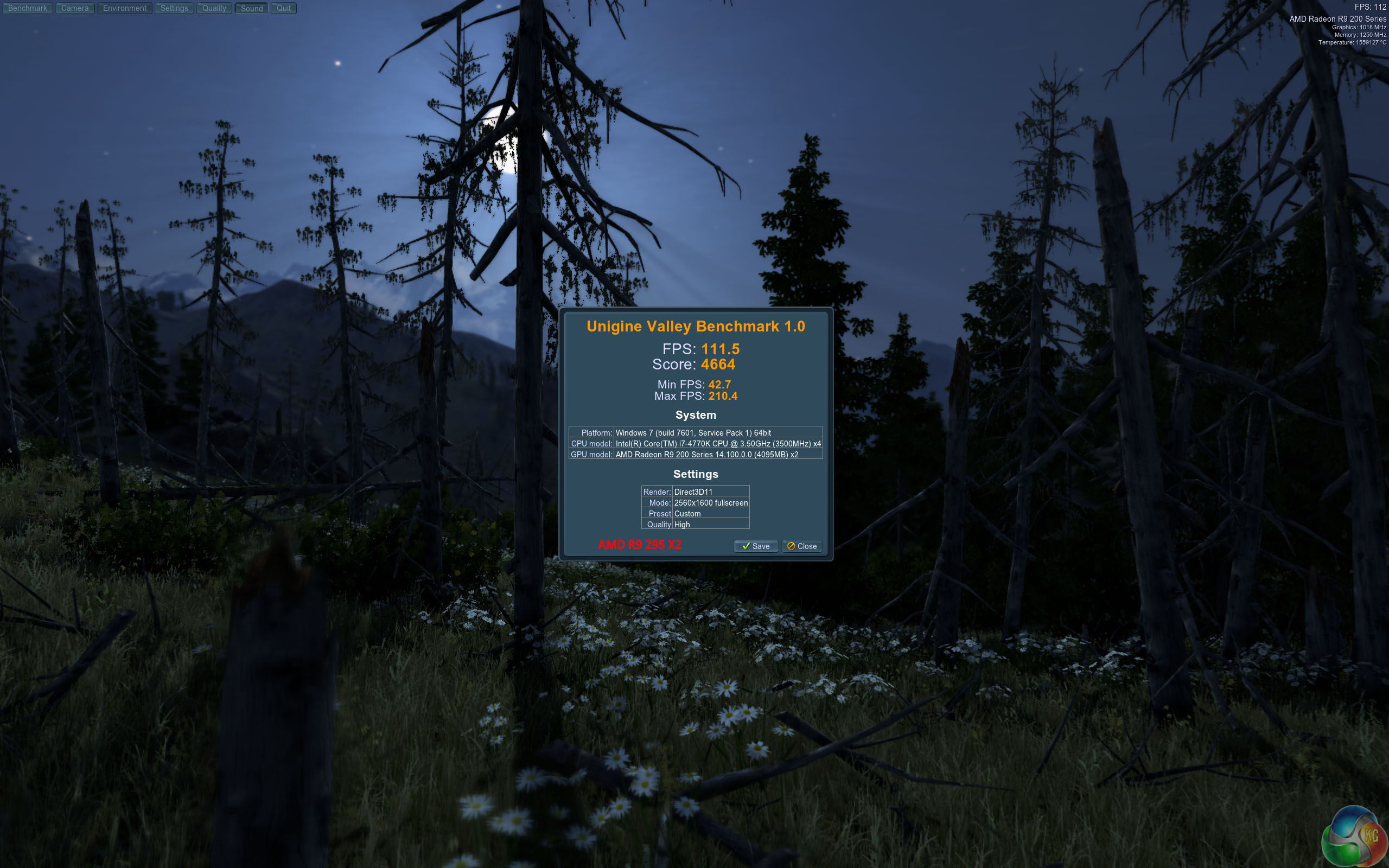Close the benchmark results dialog
This screenshot has height=868, width=1389.
(802, 546)
